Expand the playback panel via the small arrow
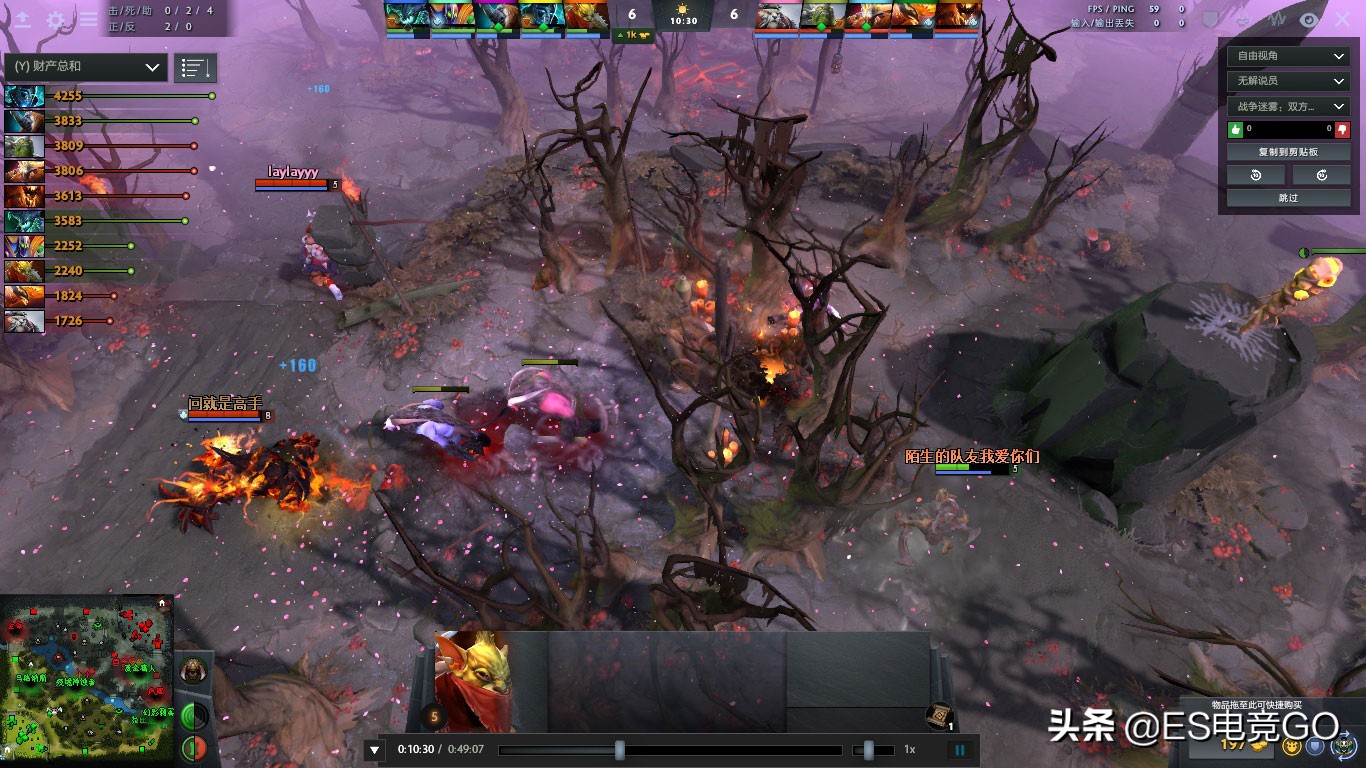The image size is (1366, 768). click(x=374, y=749)
